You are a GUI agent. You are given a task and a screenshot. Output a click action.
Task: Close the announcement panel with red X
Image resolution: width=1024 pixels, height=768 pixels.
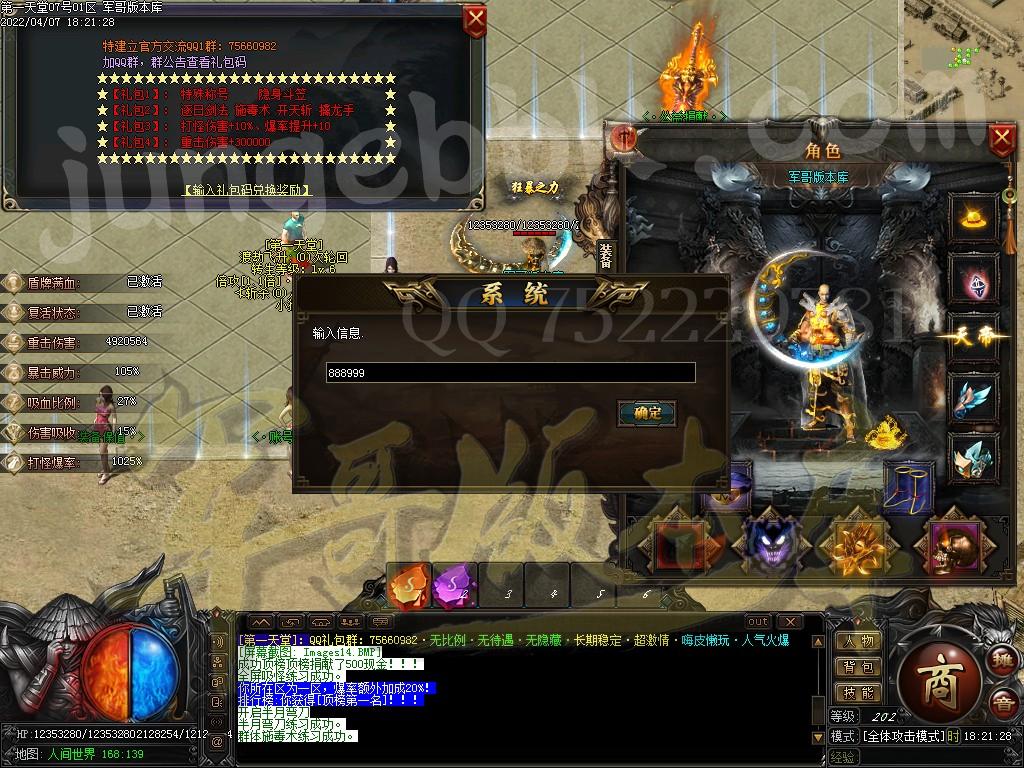(476, 20)
